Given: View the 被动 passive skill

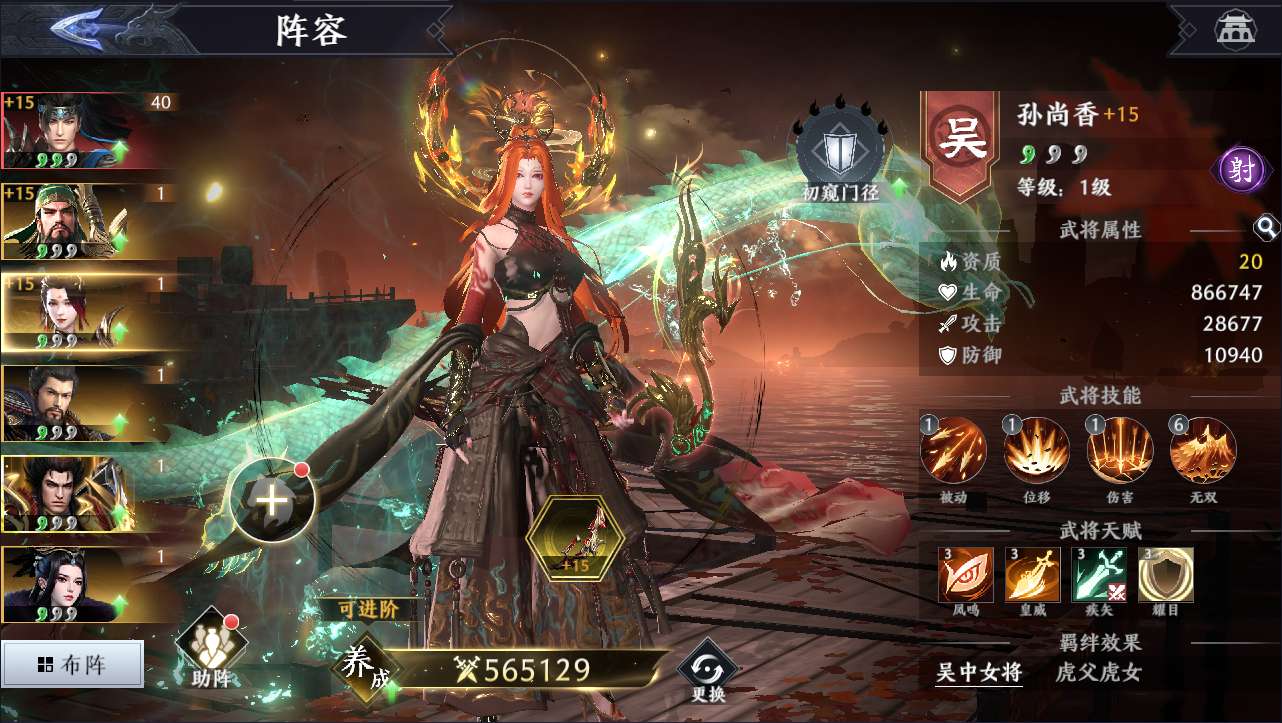Looking at the screenshot, I should pyautogui.click(x=953, y=452).
